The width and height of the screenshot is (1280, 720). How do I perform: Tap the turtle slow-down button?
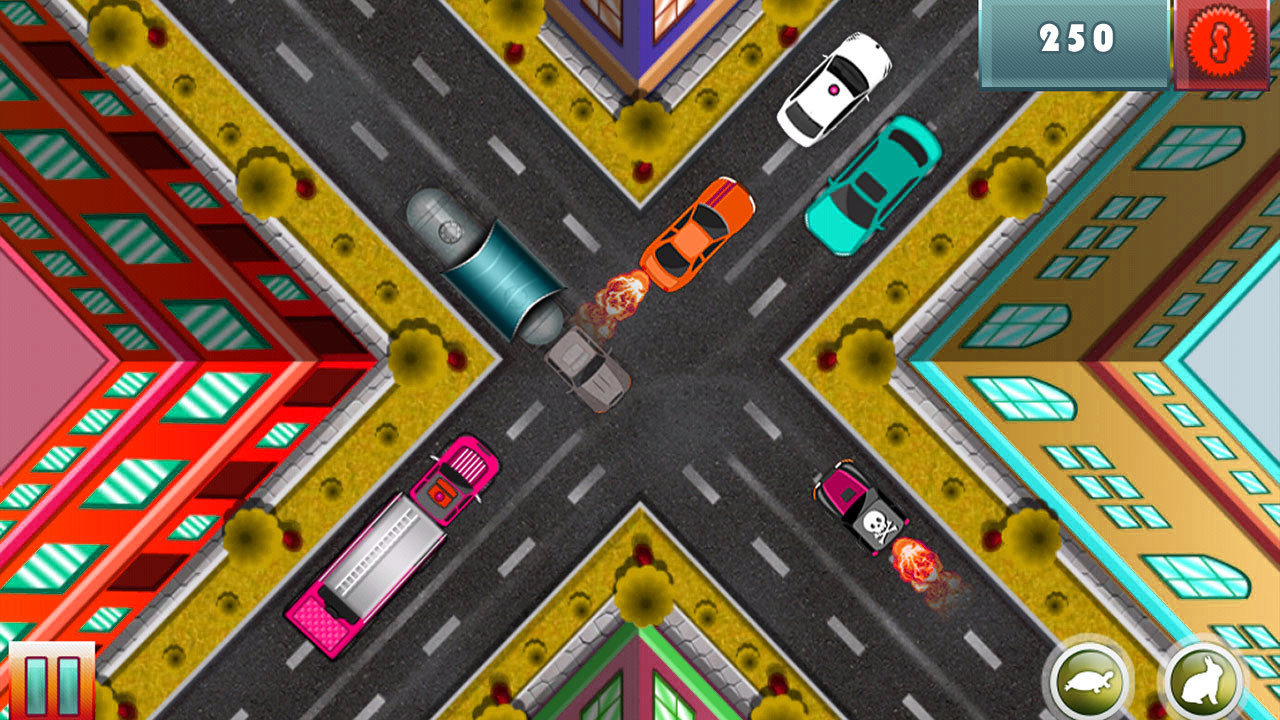click(1090, 682)
